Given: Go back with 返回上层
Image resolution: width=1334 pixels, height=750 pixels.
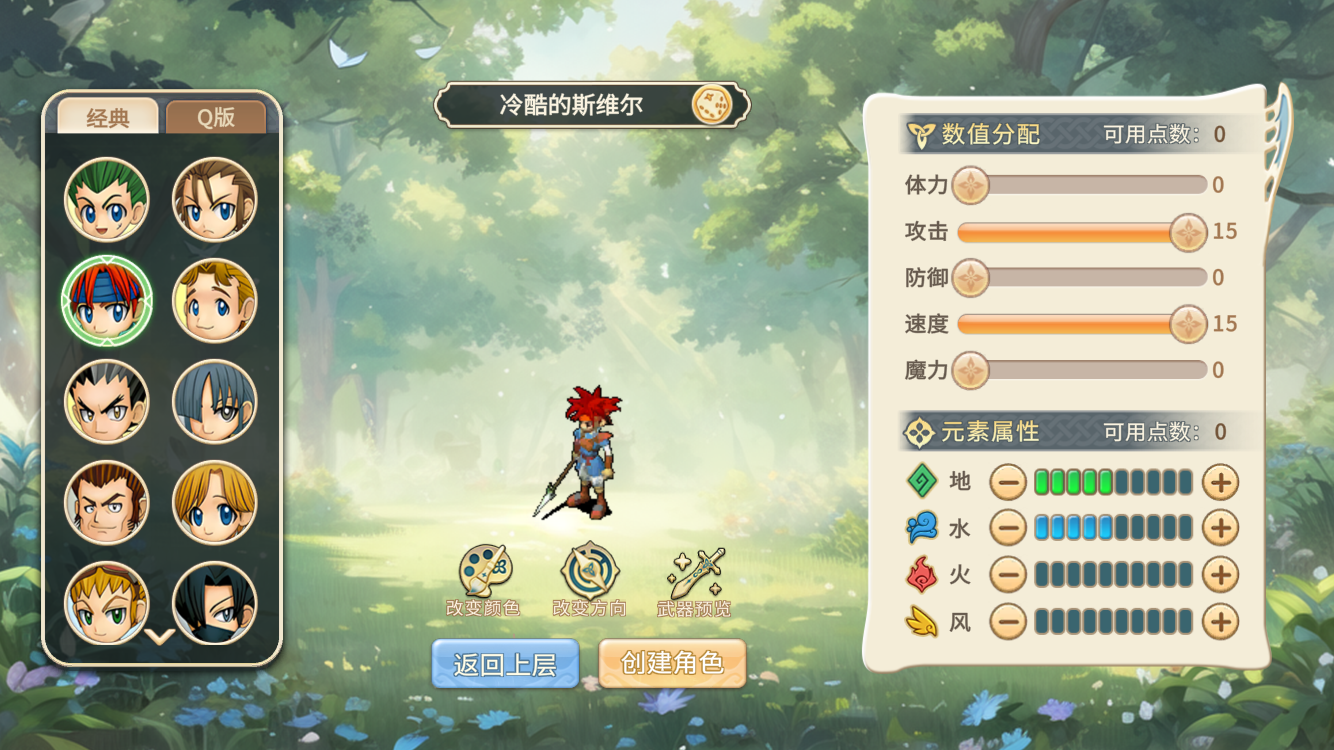Looking at the screenshot, I should click(505, 664).
